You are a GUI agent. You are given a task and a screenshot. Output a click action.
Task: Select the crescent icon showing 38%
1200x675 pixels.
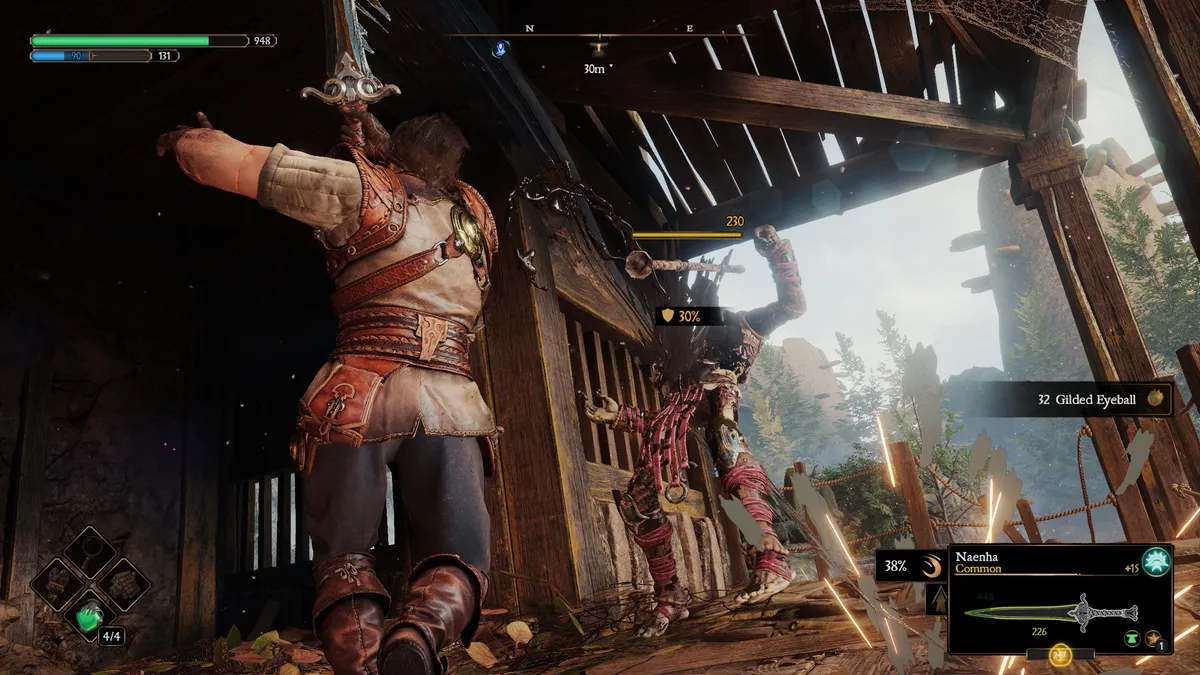(932, 567)
